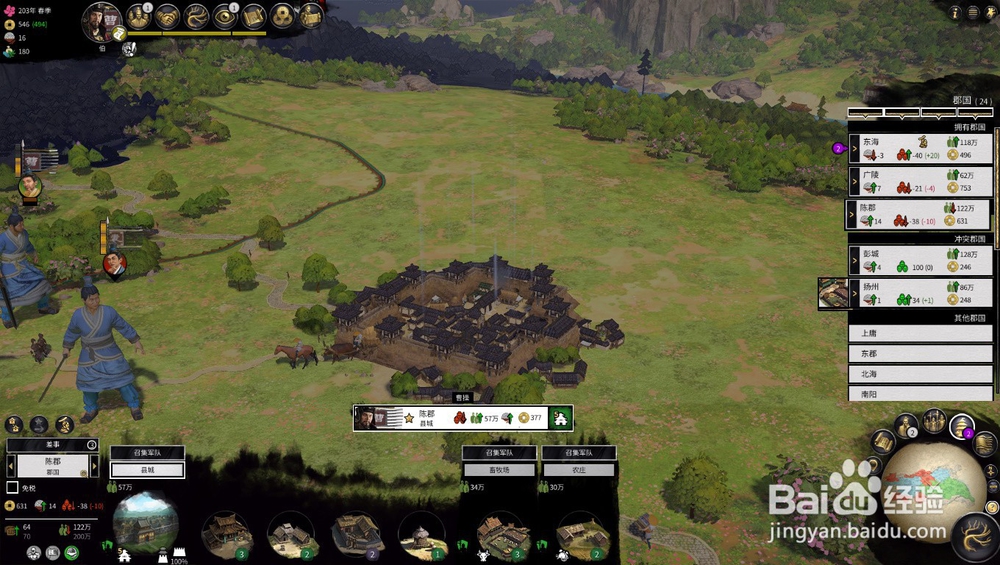
Task: Select the level 1 round hut building
Action: click(421, 533)
